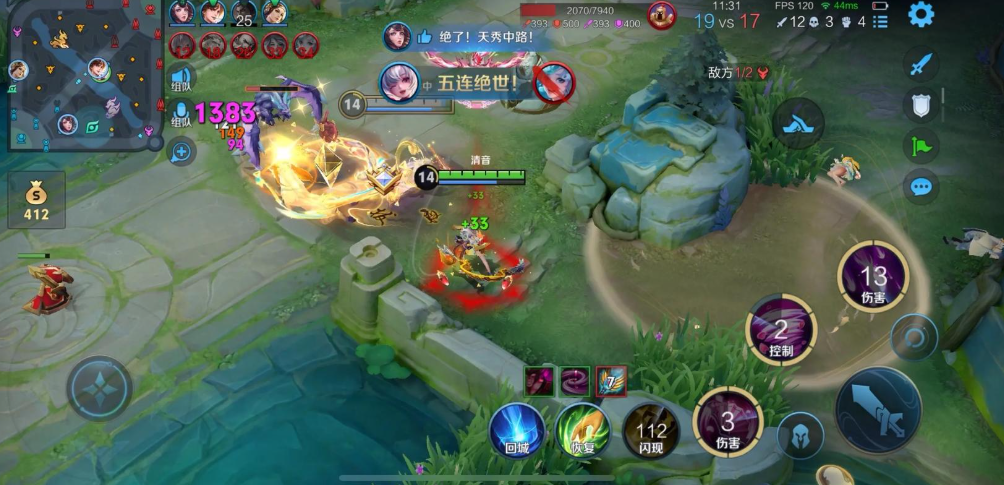Tap the minimap
The image size is (1004, 485).
tap(82, 75)
